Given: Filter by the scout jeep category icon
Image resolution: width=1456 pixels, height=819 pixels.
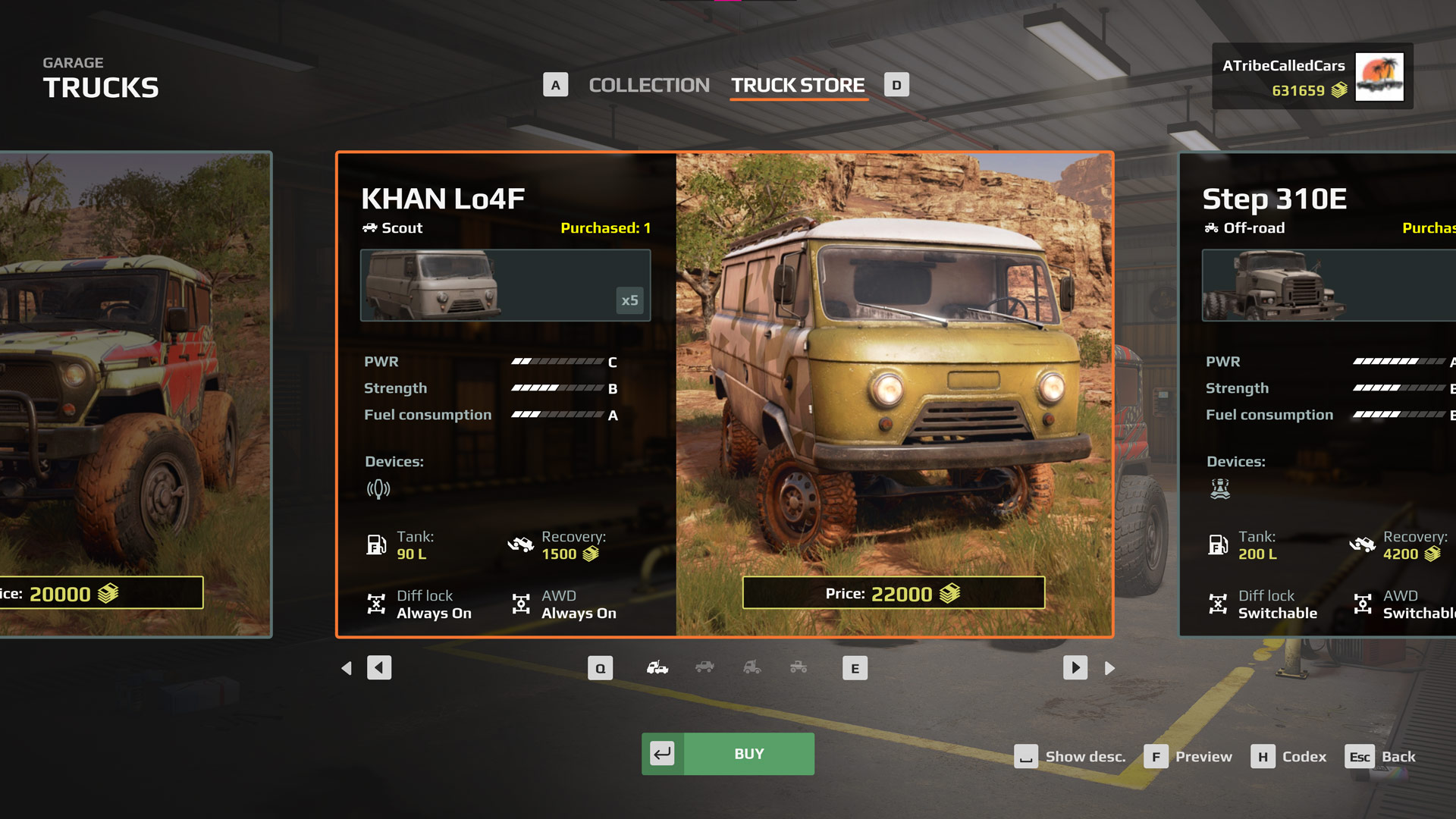Looking at the screenshot, I should pos(704,668).
